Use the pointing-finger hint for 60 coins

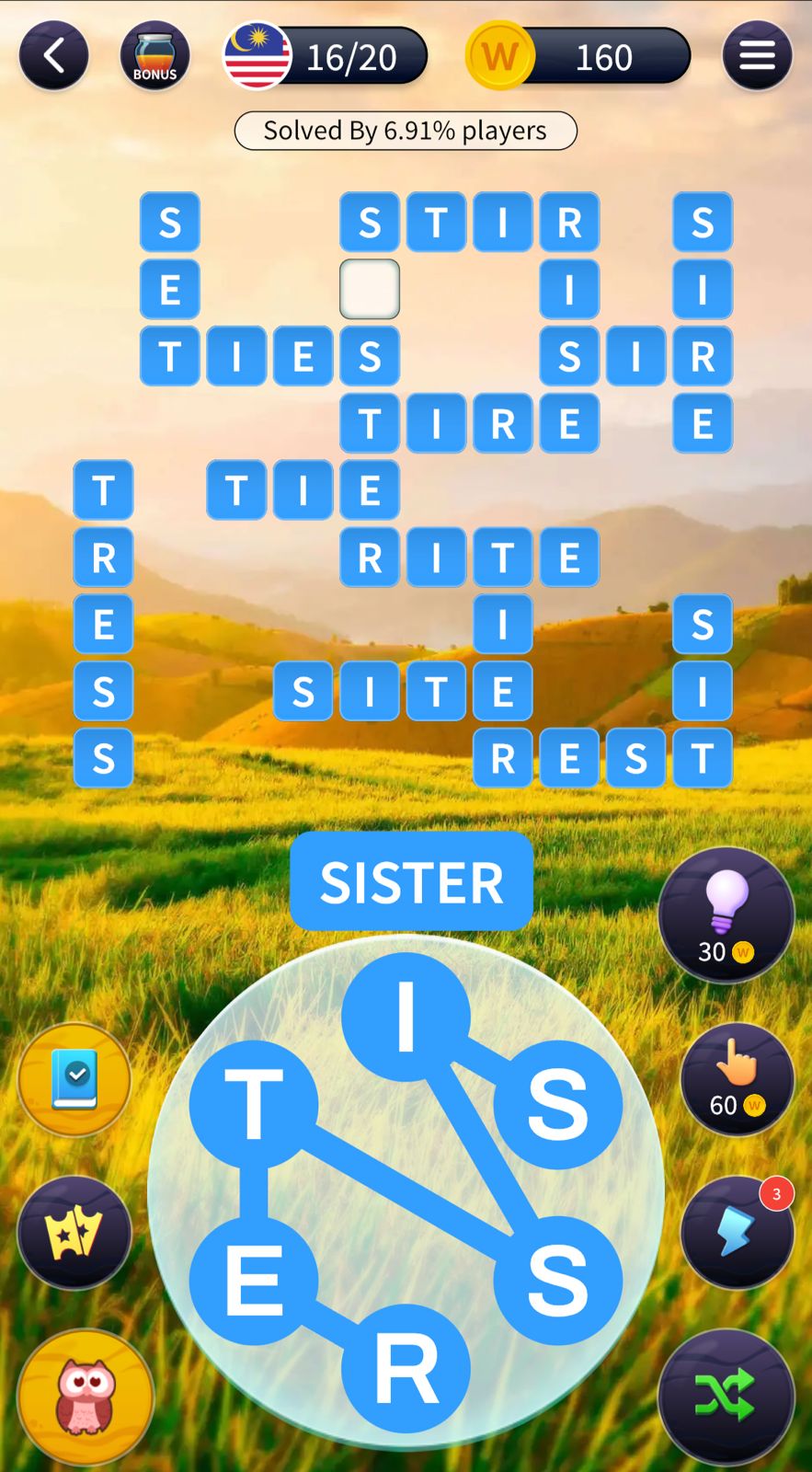737,1078
